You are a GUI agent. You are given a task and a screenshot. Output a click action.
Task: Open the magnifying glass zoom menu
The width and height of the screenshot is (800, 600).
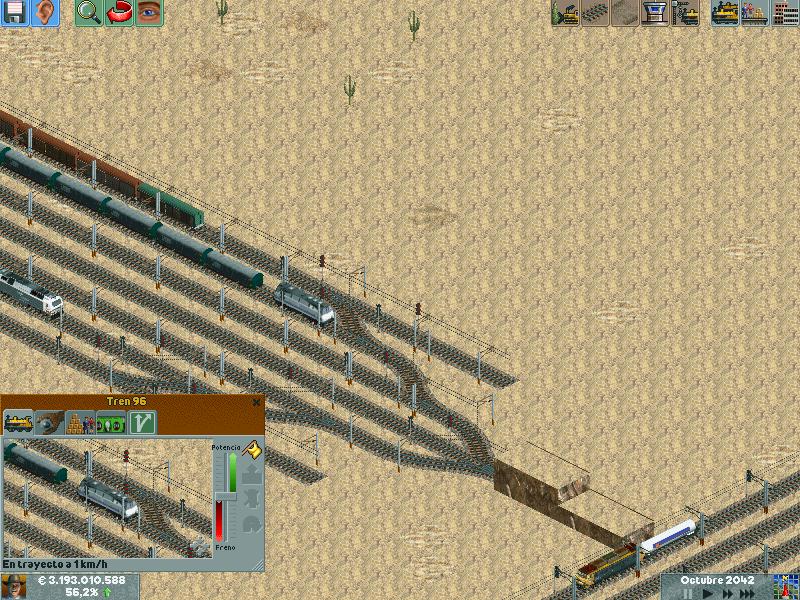tap(88, 13)
